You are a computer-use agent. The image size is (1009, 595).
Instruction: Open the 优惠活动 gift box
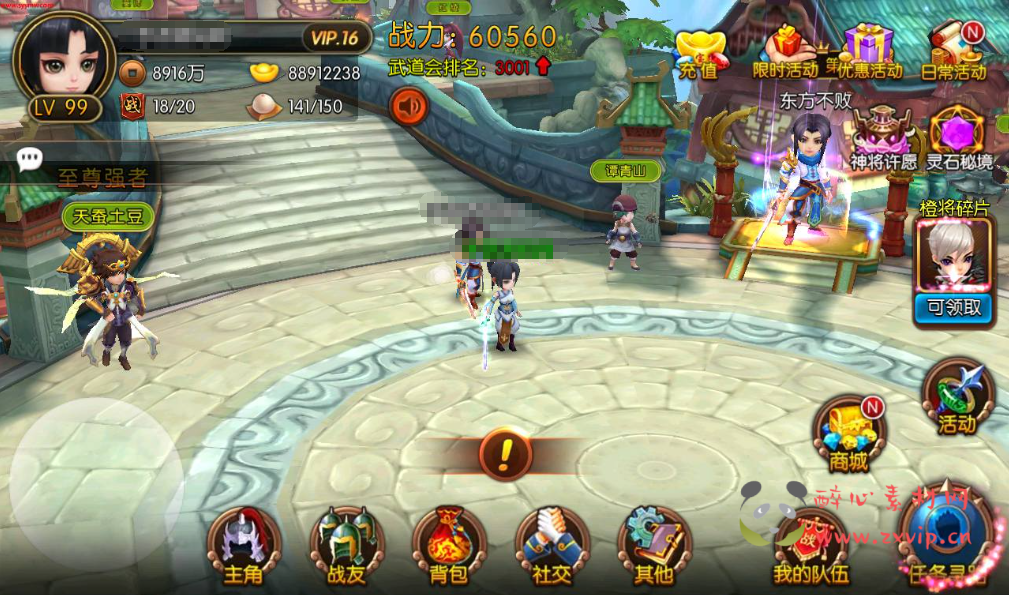coord(869,52)
